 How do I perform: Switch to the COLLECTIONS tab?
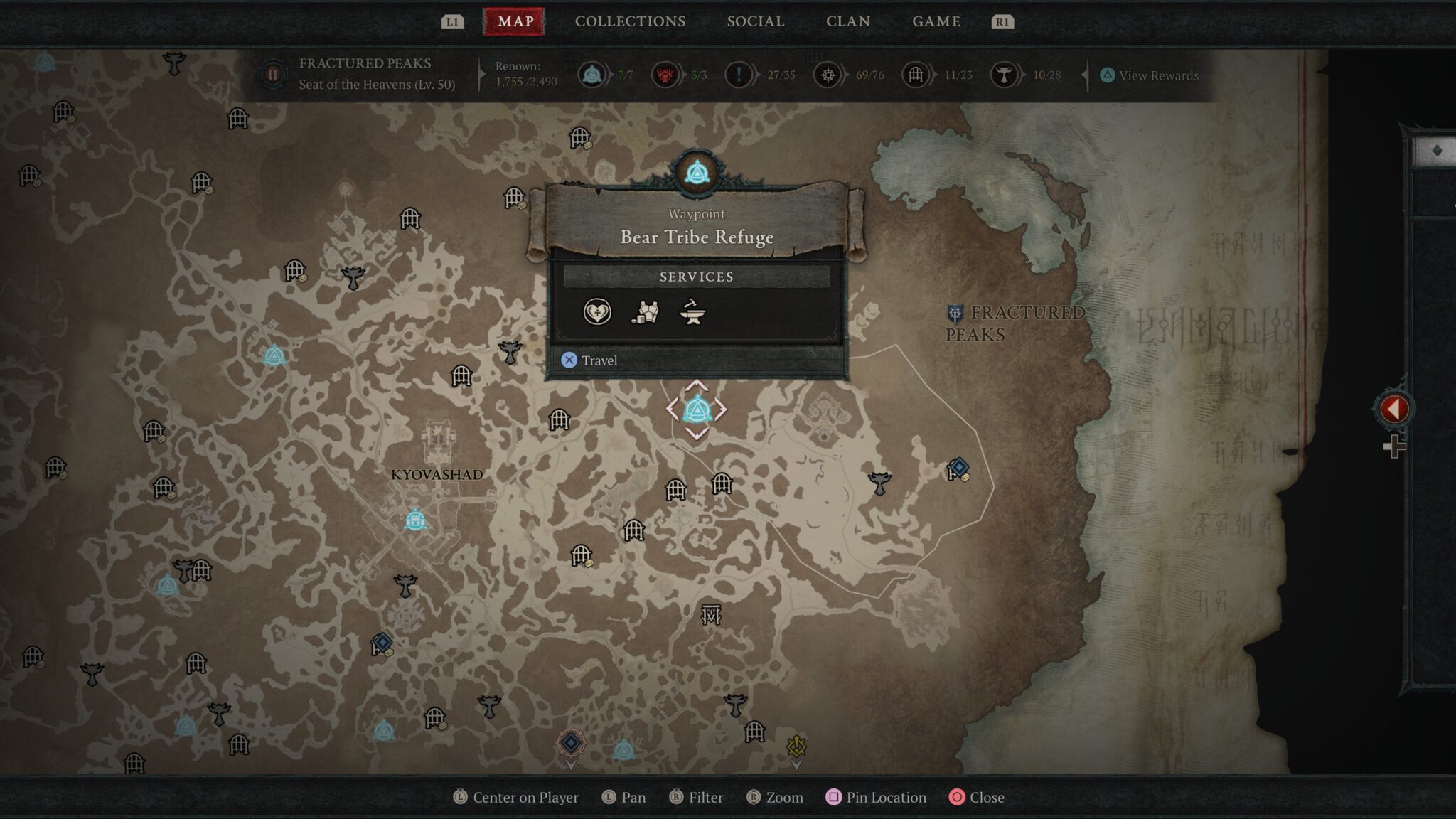(x=628, y=21)
